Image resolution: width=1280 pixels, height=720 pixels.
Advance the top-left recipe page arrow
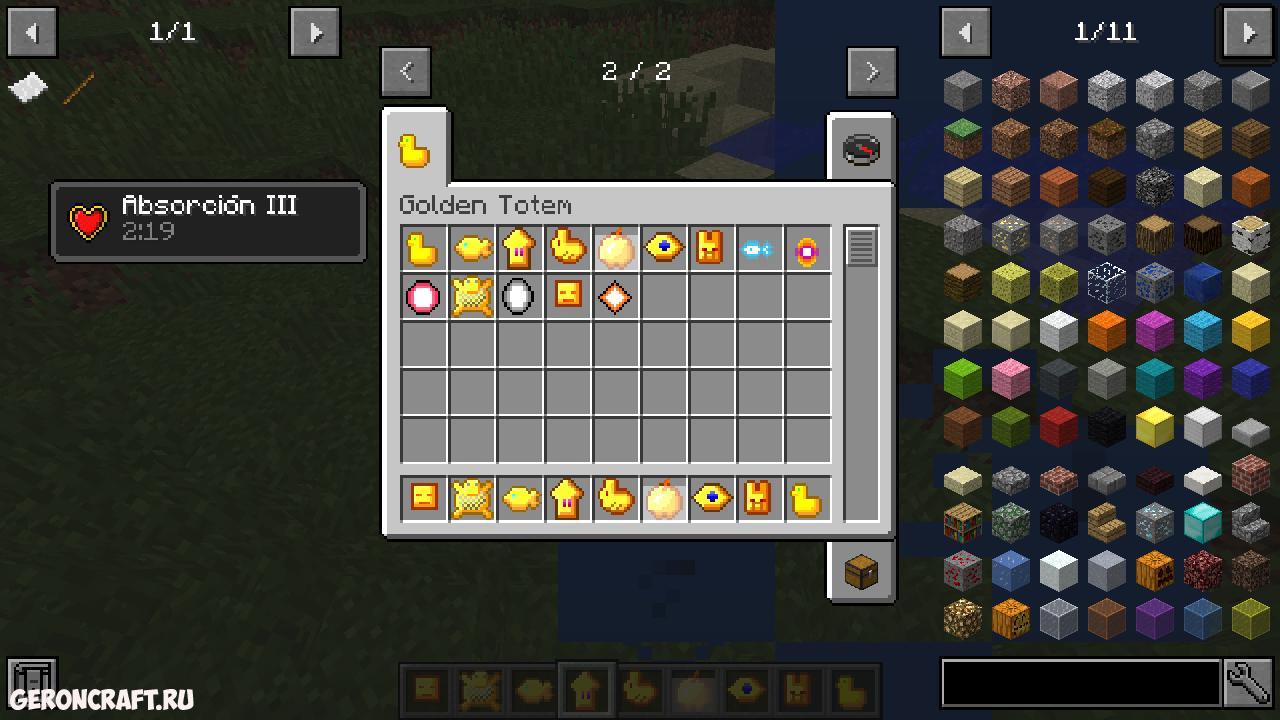[315, 33]
